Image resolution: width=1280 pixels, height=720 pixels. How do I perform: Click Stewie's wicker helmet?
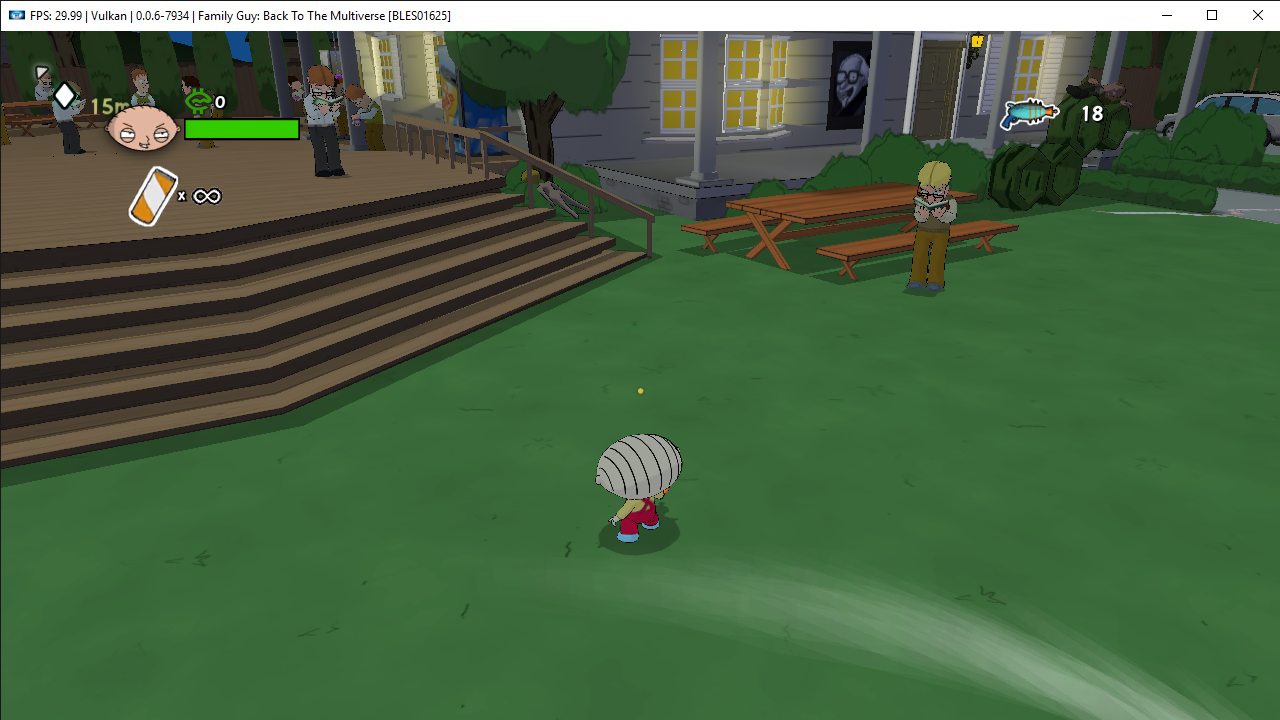(x=638, y=460)
